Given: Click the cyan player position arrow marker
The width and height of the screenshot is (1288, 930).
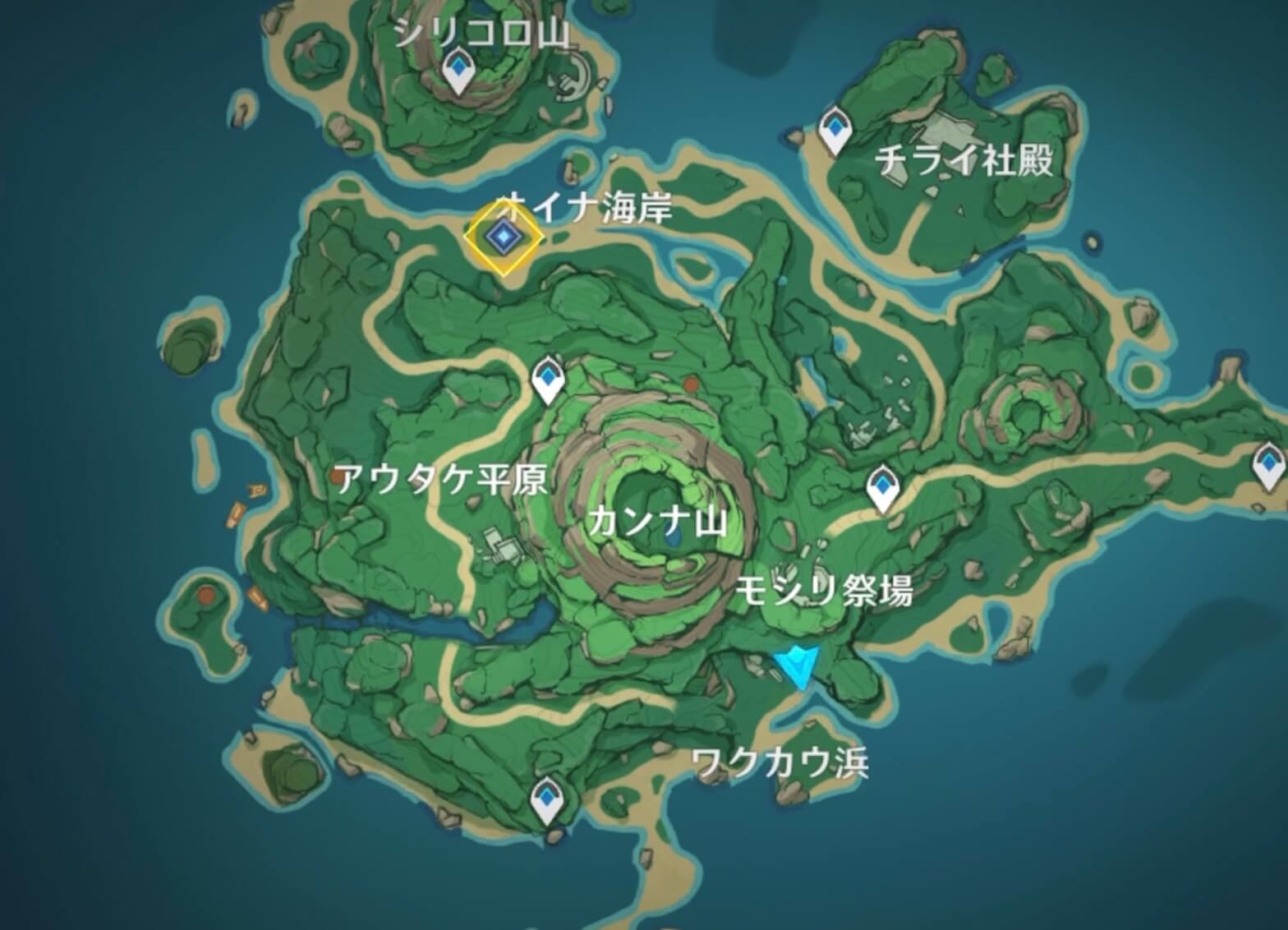Looking at the screenshot, I should 795,665.
